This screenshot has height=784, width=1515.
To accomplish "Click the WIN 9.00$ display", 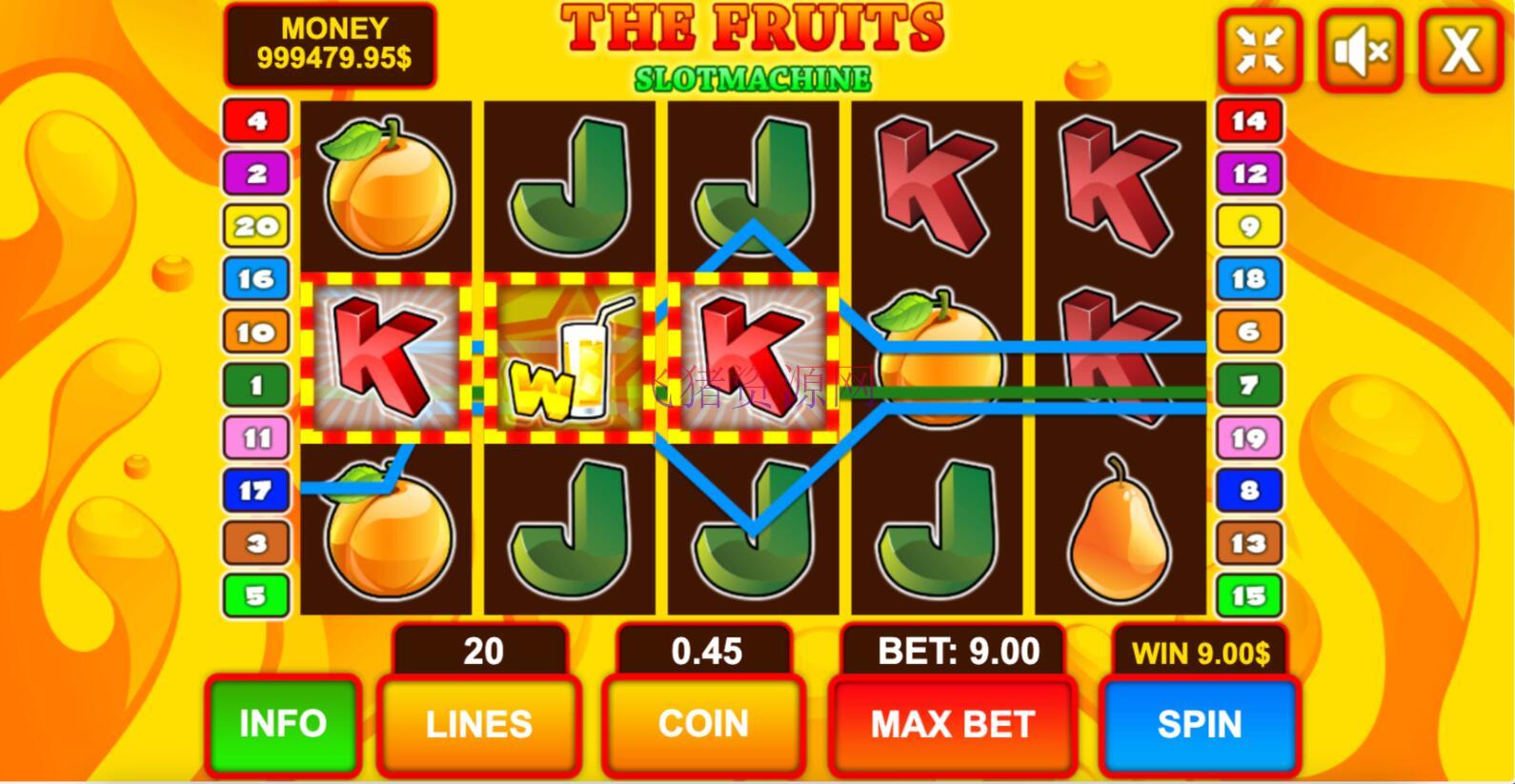I will coord(1199,652).
